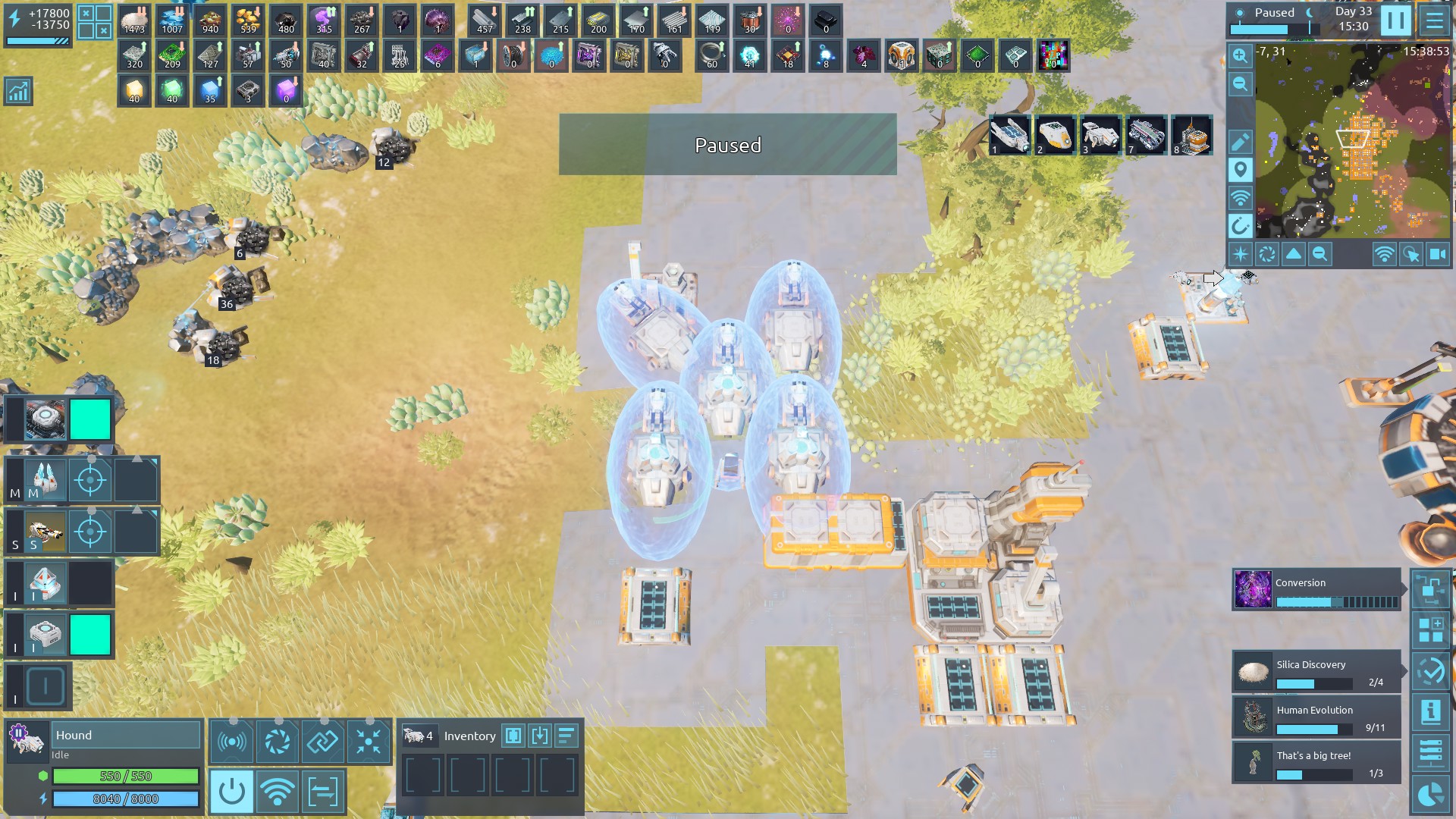Select the Hound name field
The width and height of the screenshot is (1456, 819).
pos(126,735)
